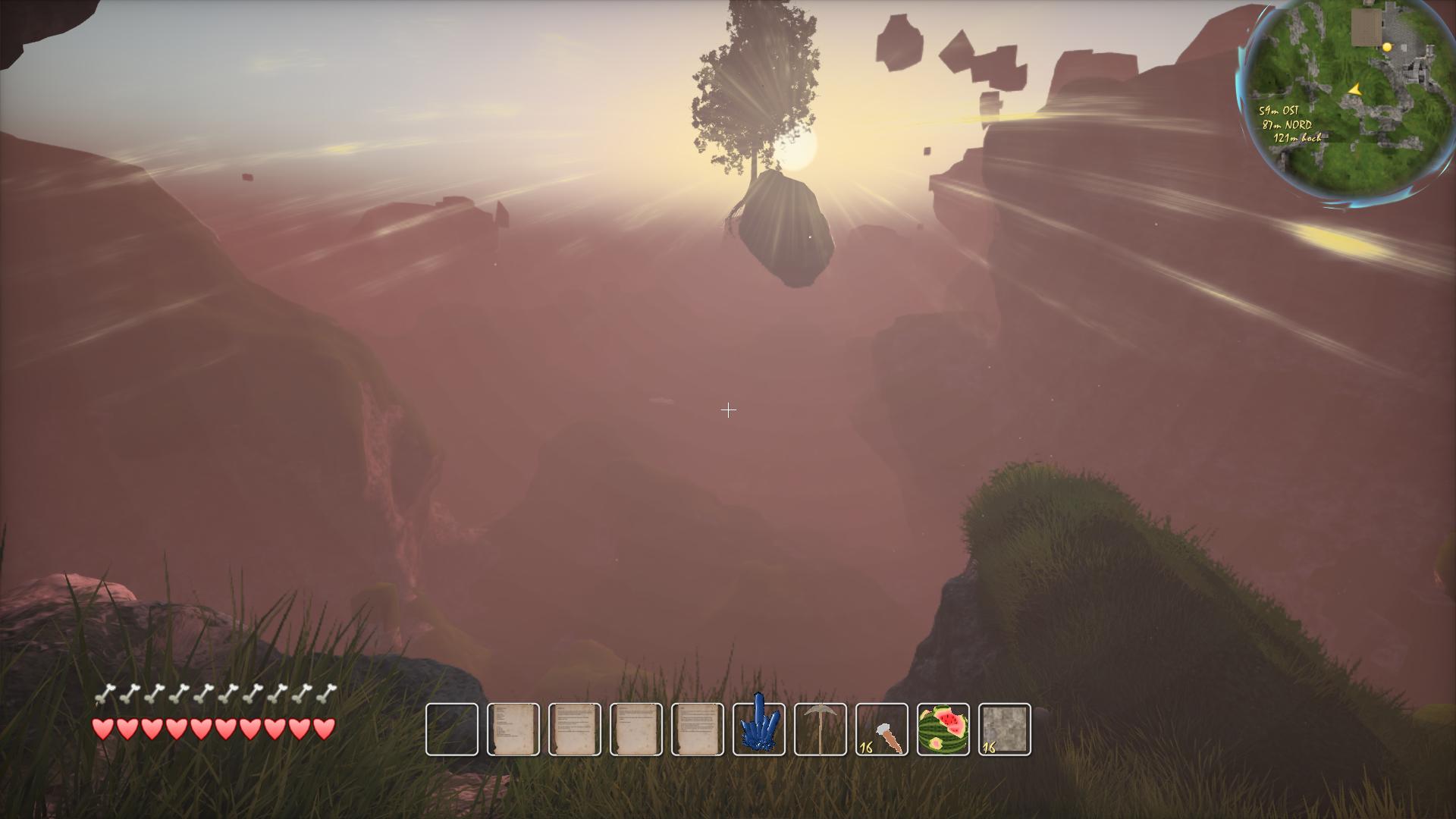
Task: Equip the pickaxe from the hotbar
Action: coord(821,730)
